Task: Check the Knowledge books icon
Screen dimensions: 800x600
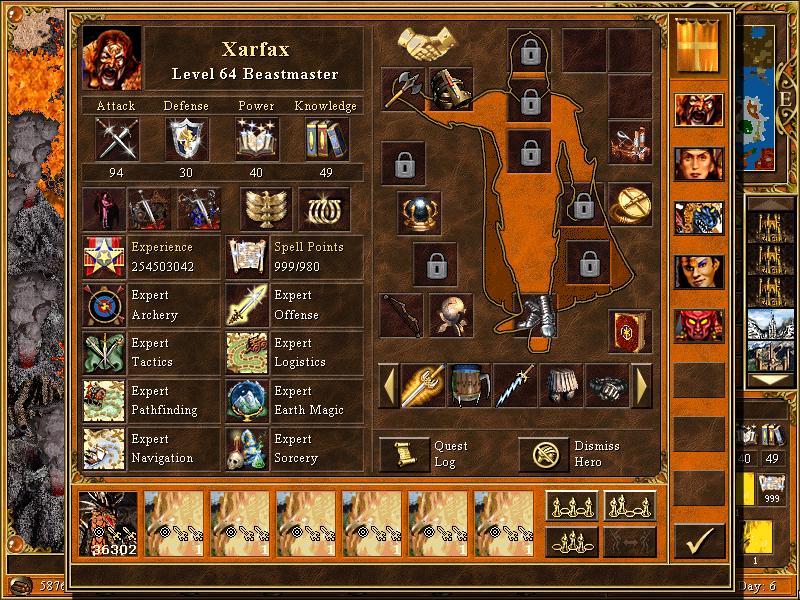Action: (x=326, y=138)
